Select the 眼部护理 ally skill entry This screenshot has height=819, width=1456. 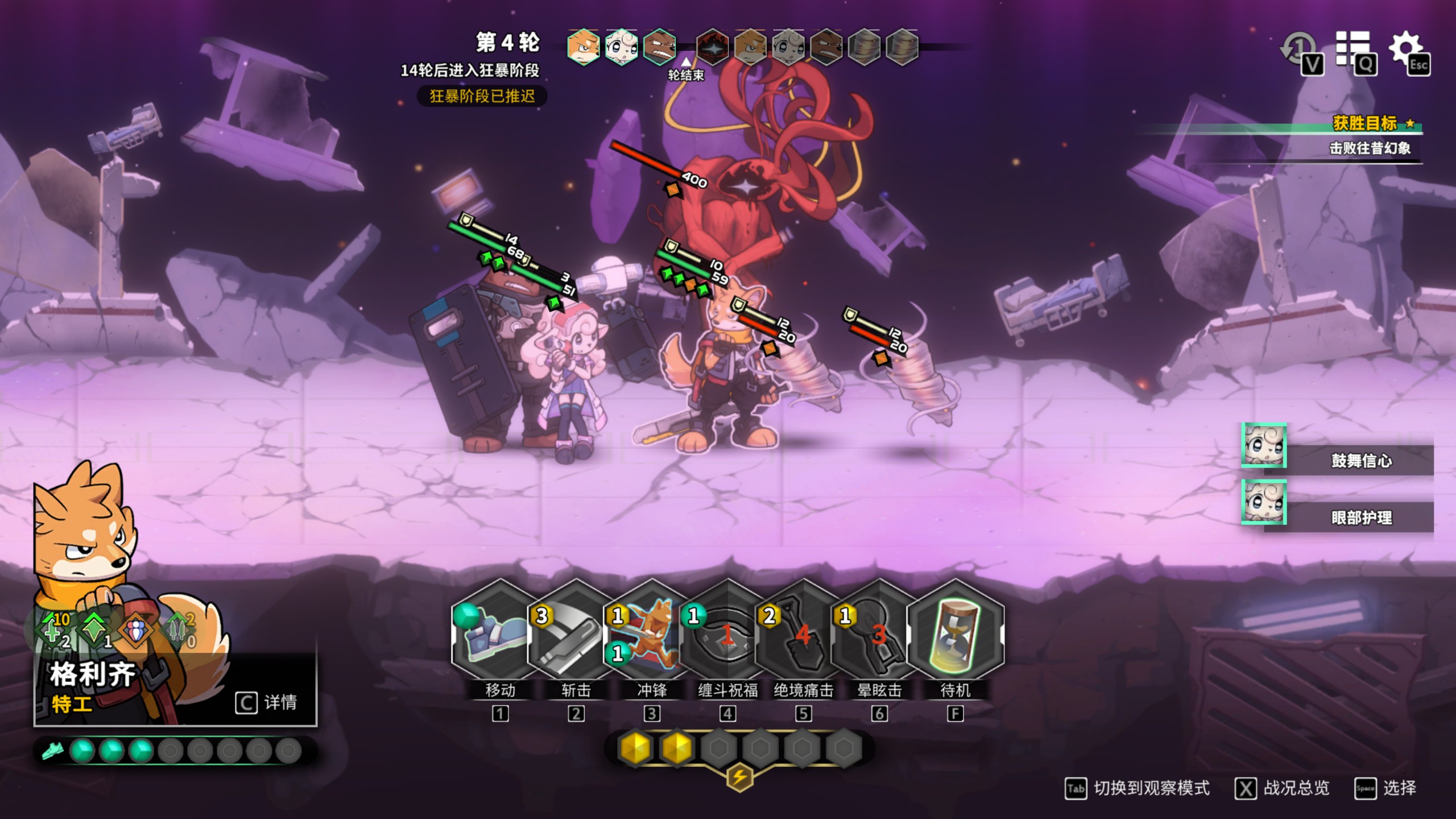[1359, 517]
